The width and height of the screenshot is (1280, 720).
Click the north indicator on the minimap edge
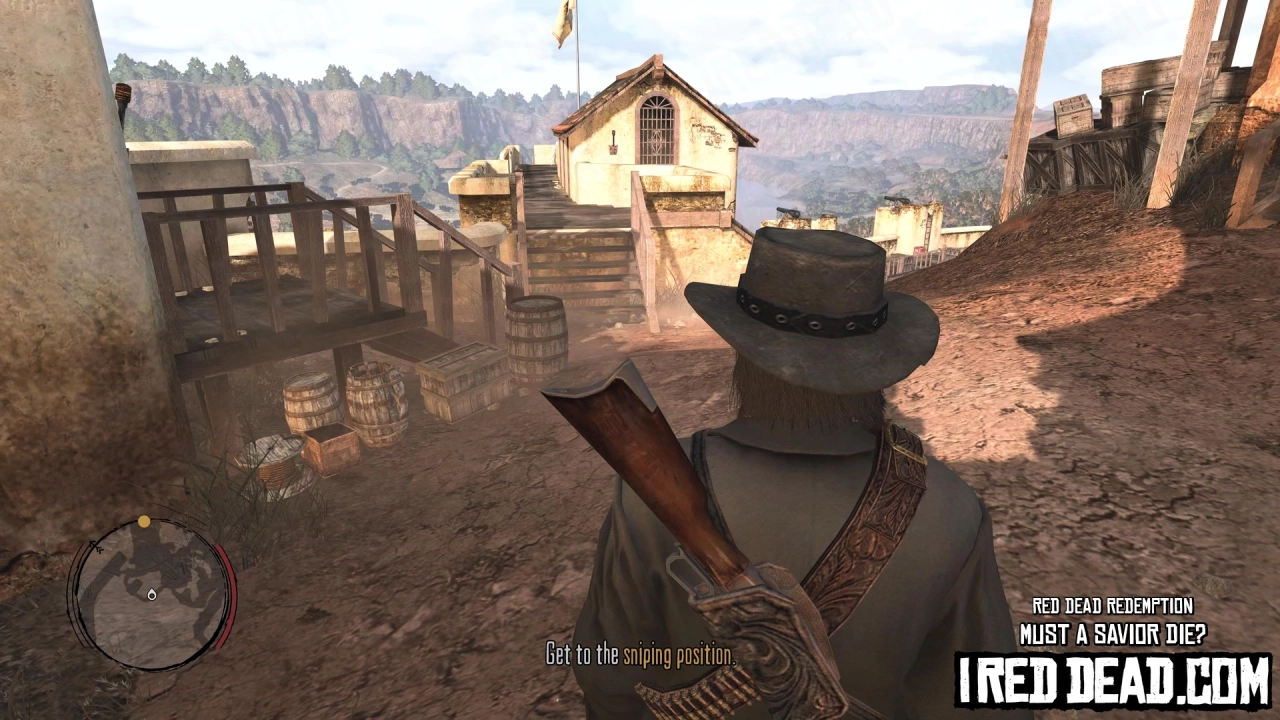(x=95, y=548)
